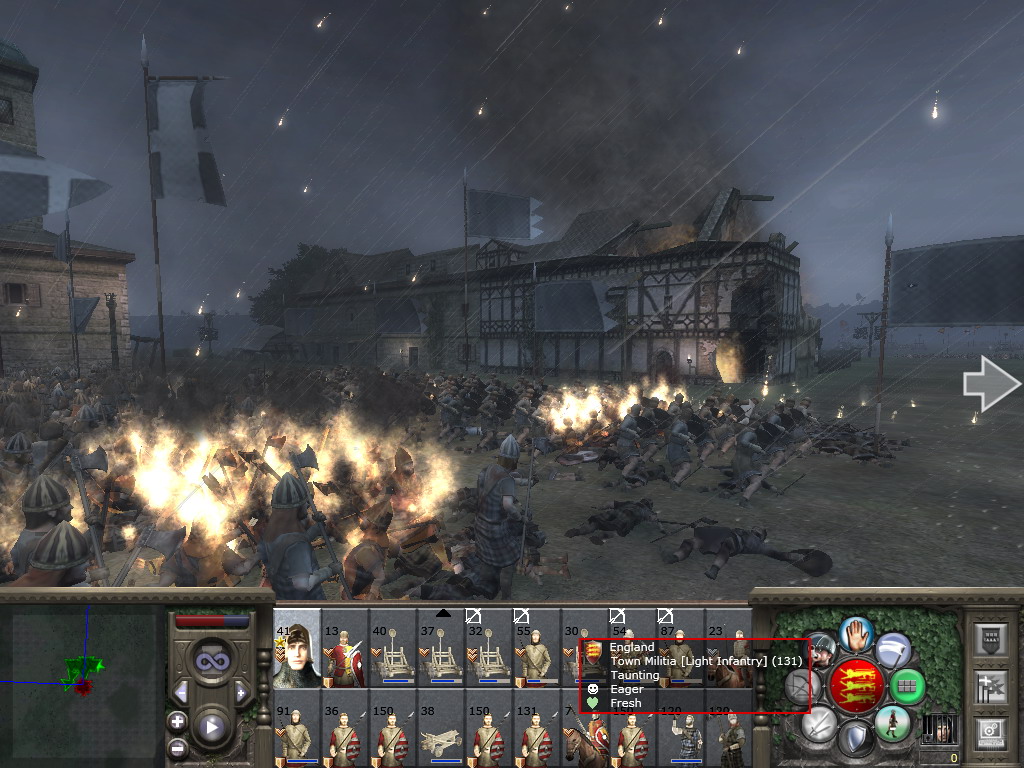Activate the shield guard mode button
Viewport: 1024px width, 768px height.
coord(855,740)
